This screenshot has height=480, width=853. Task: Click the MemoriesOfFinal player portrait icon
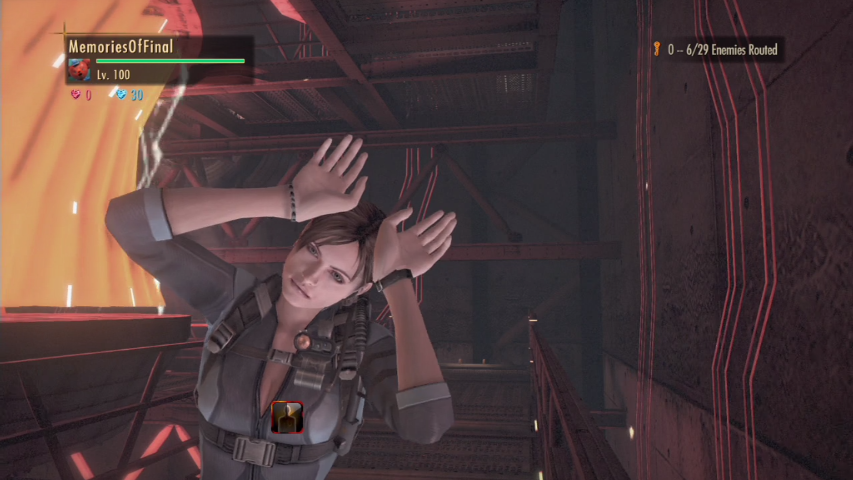tap(79, 71)
